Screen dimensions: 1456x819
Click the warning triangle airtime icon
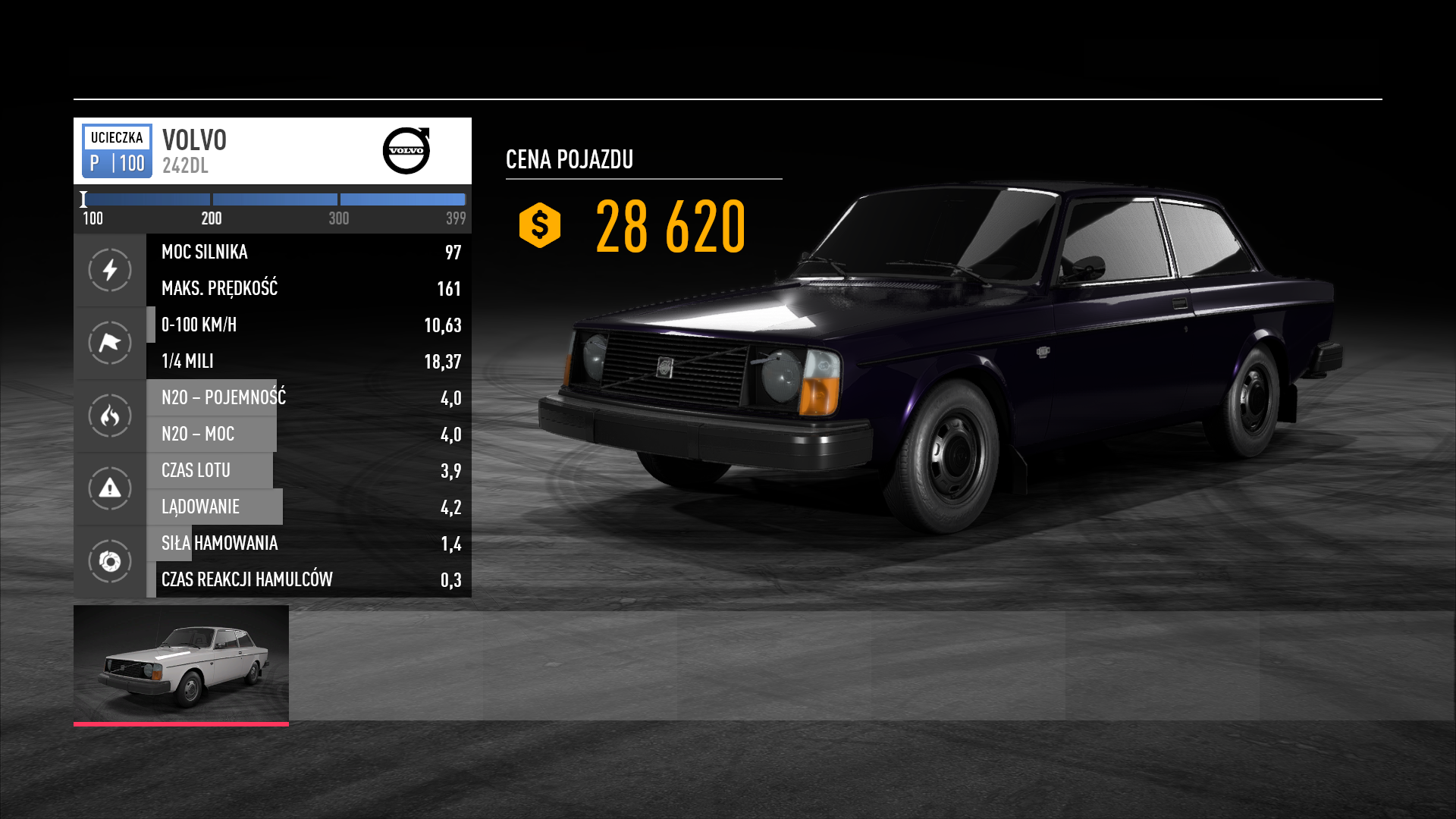point(110,488)
